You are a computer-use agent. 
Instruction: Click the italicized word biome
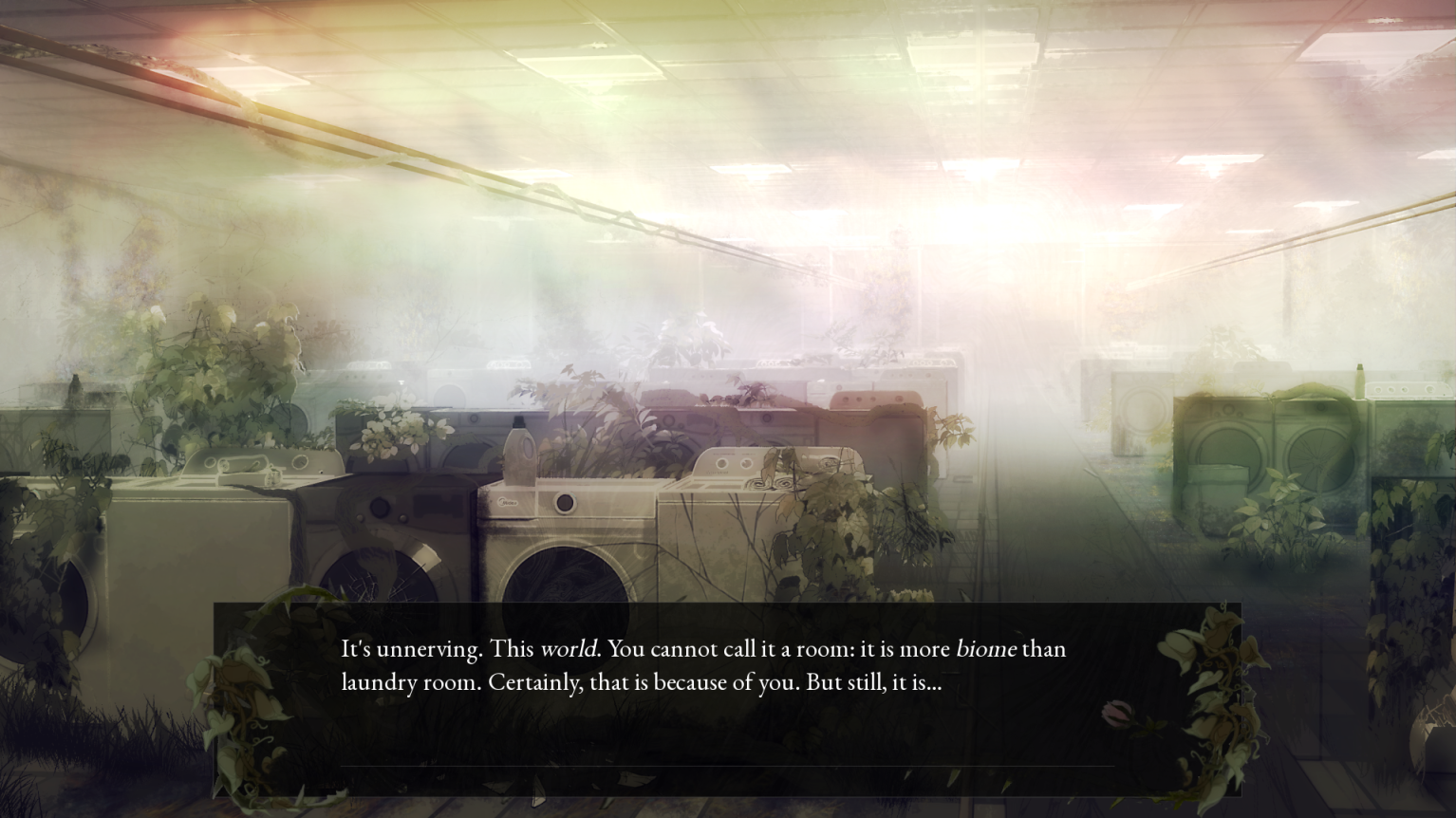(x=986, y=649)
